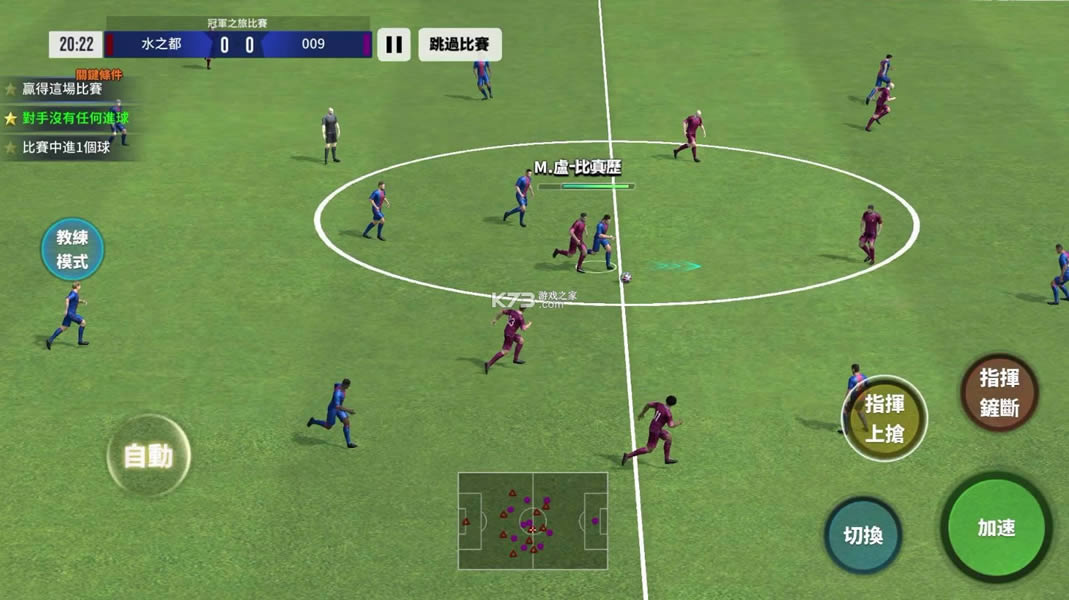The image size is (1069, 600).
Task: Select the 贏得這場比賽 objective
Action: 62,89
